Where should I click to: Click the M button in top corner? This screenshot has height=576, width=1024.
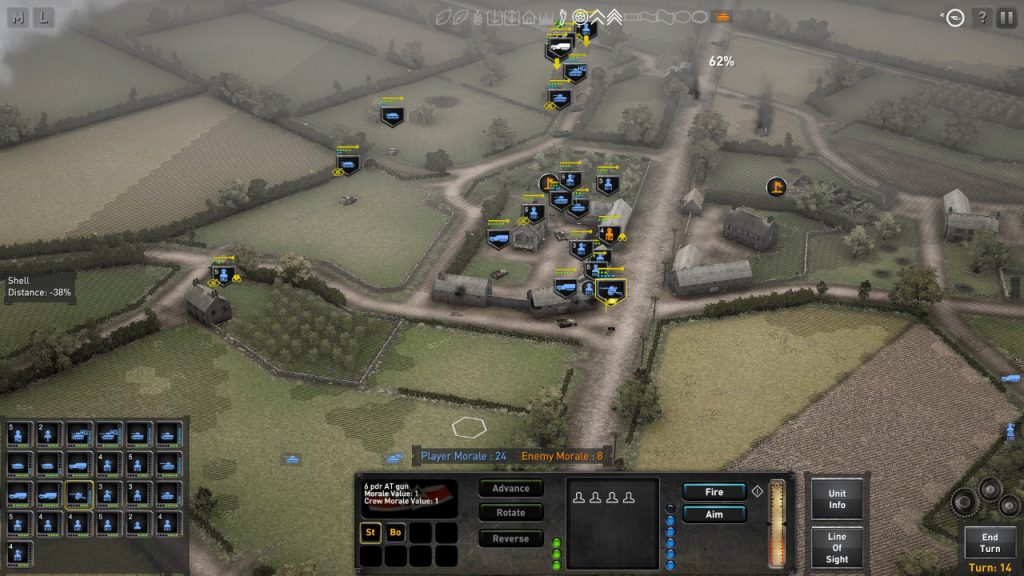pyautogui.click(x=19, y=17)
